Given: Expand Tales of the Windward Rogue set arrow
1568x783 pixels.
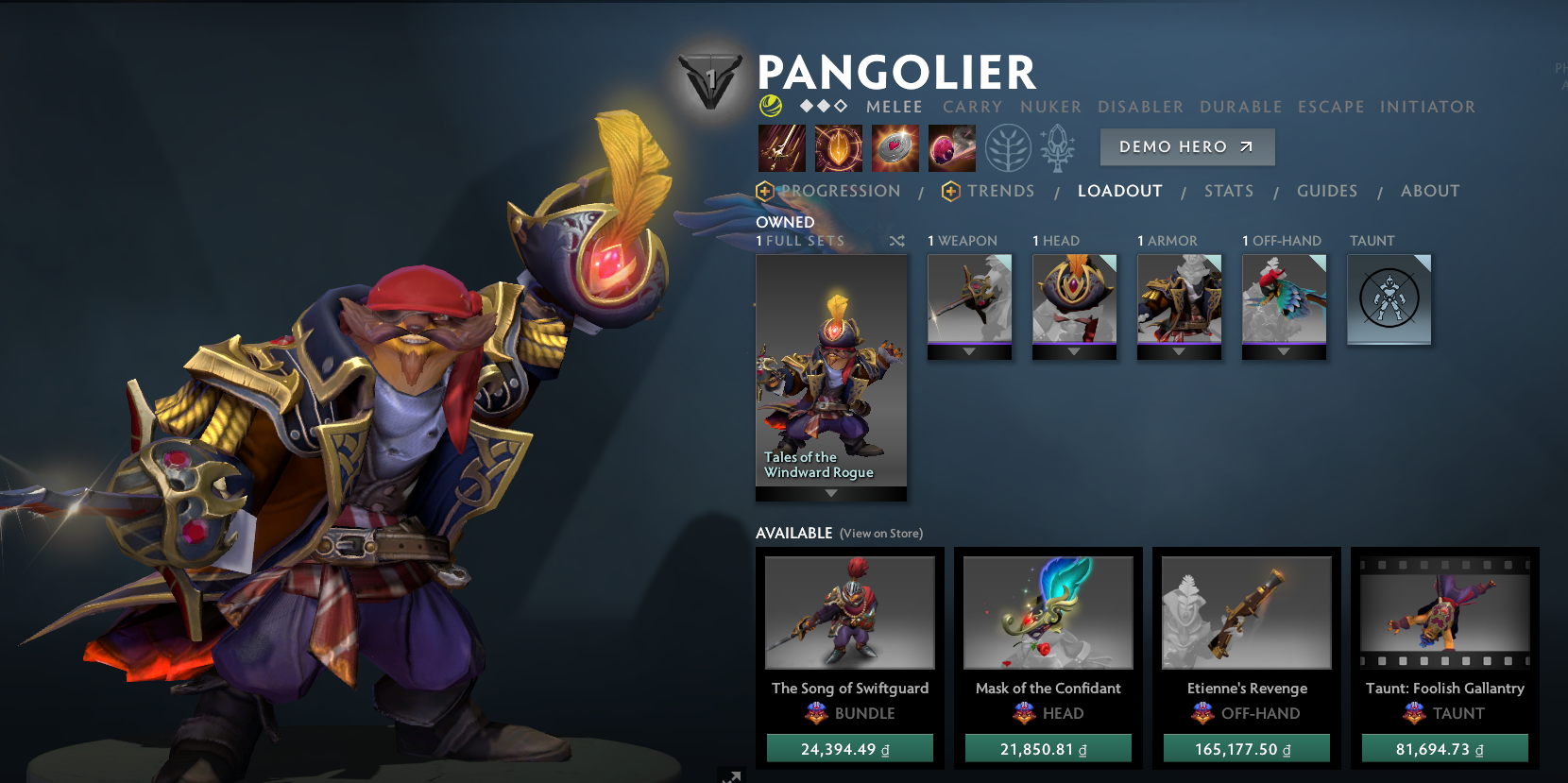Looking at the screenshot, I should [x=830, y=492].
